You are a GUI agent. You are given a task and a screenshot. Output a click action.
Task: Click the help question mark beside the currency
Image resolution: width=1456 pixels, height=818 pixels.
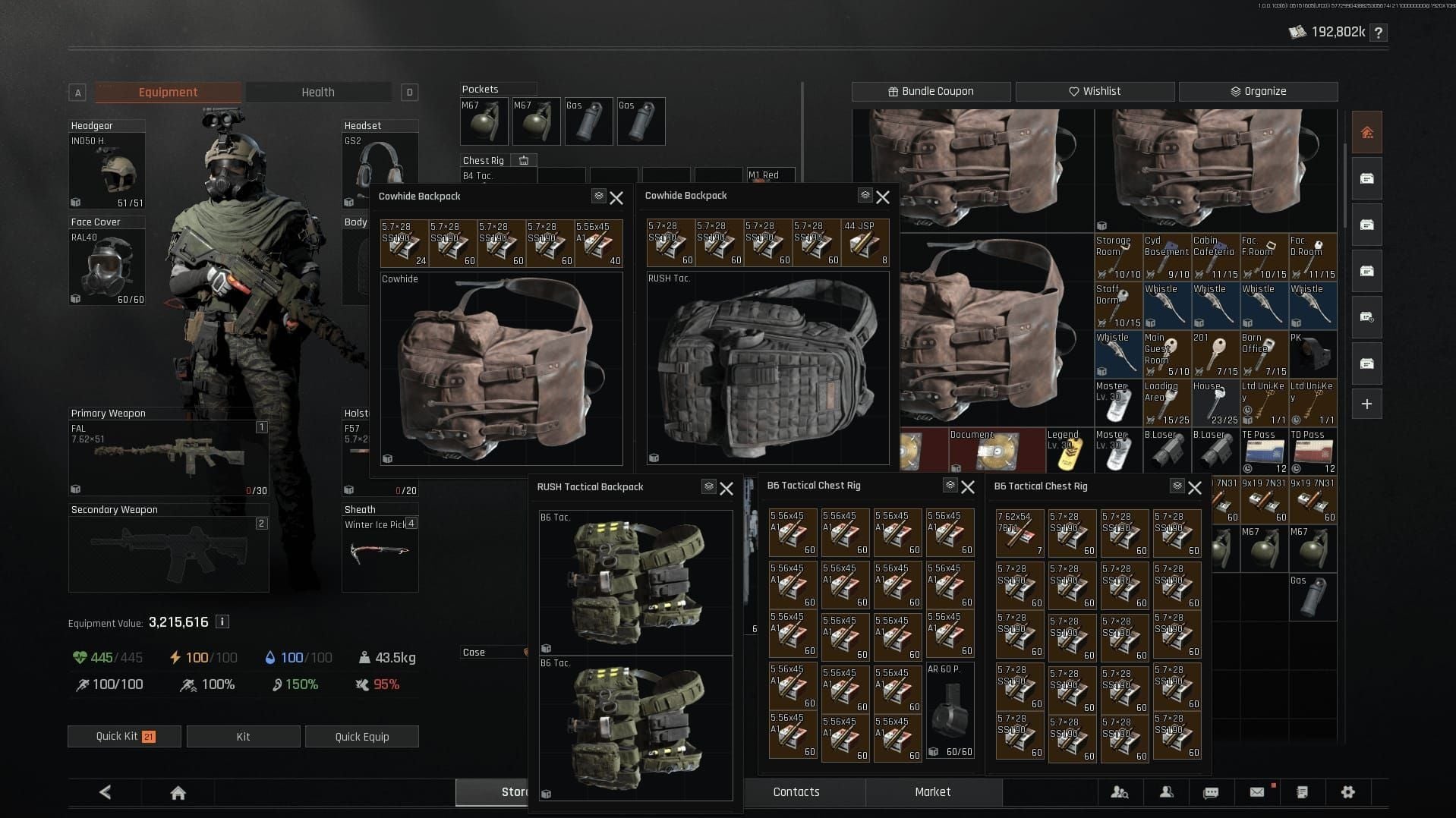pos(1379,33)
